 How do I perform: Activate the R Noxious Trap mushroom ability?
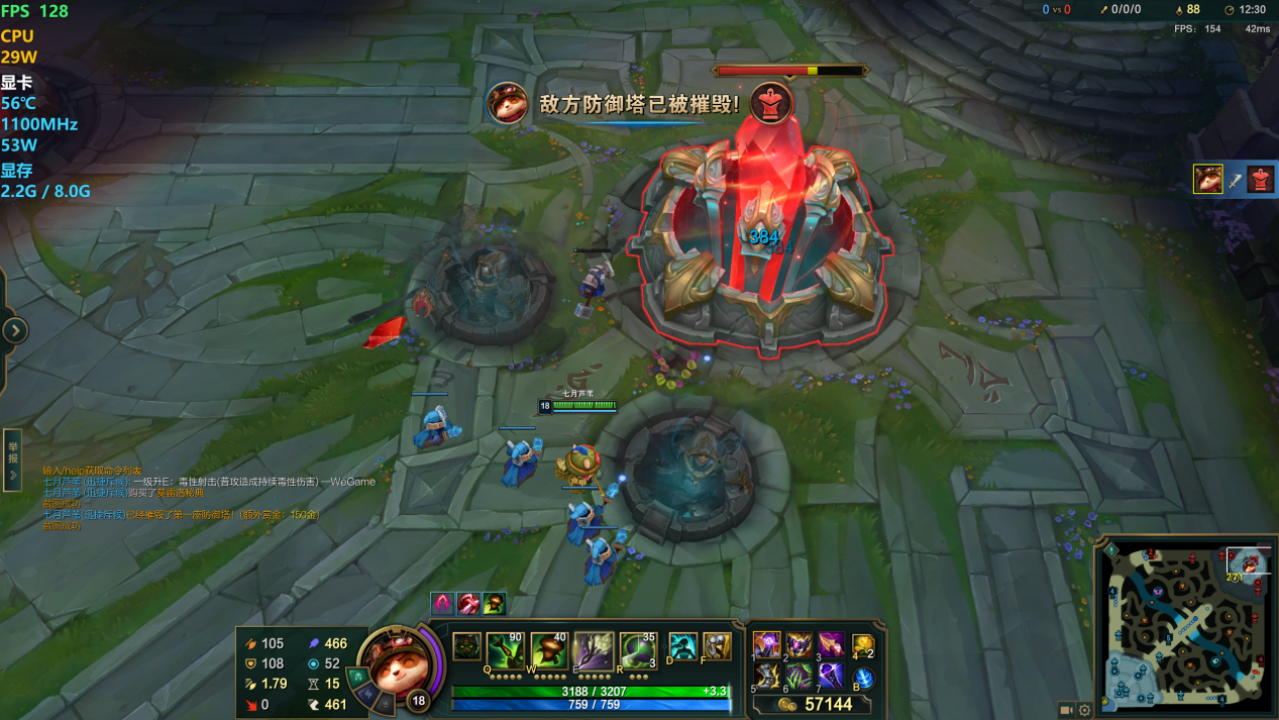[x=638, y=649]
